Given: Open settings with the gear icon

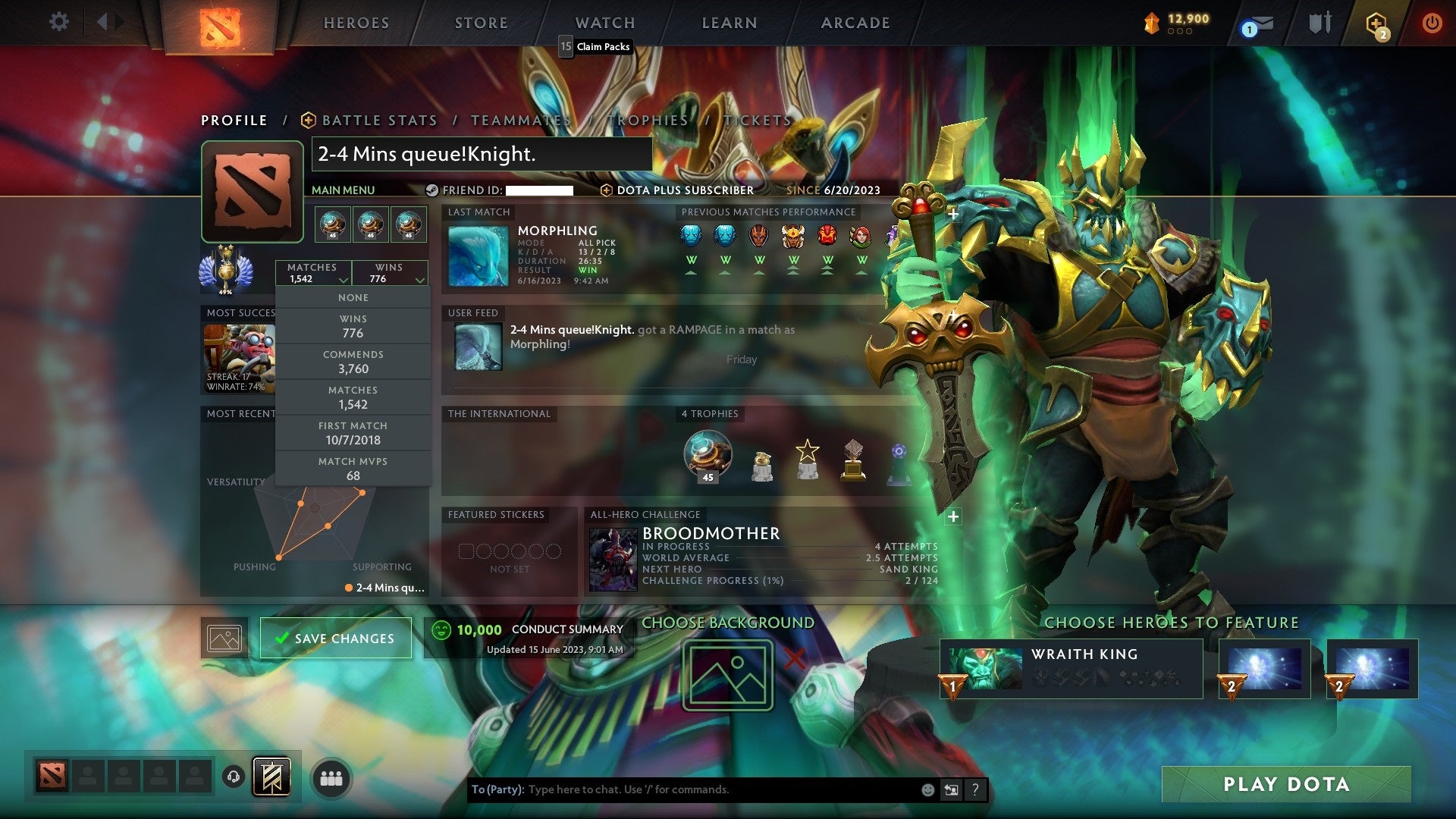Looking at the screenshot, I should coord(58,21).
